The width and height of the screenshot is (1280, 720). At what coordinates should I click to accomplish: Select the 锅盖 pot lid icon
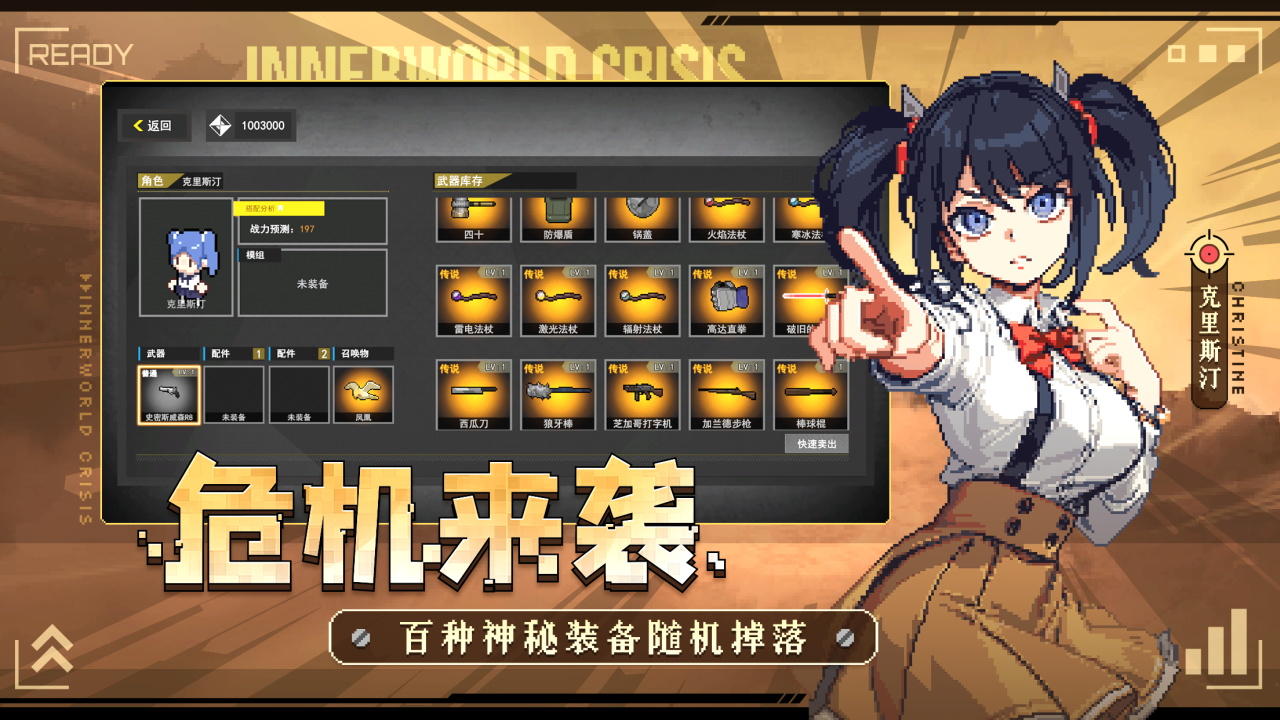coord(643,215)
